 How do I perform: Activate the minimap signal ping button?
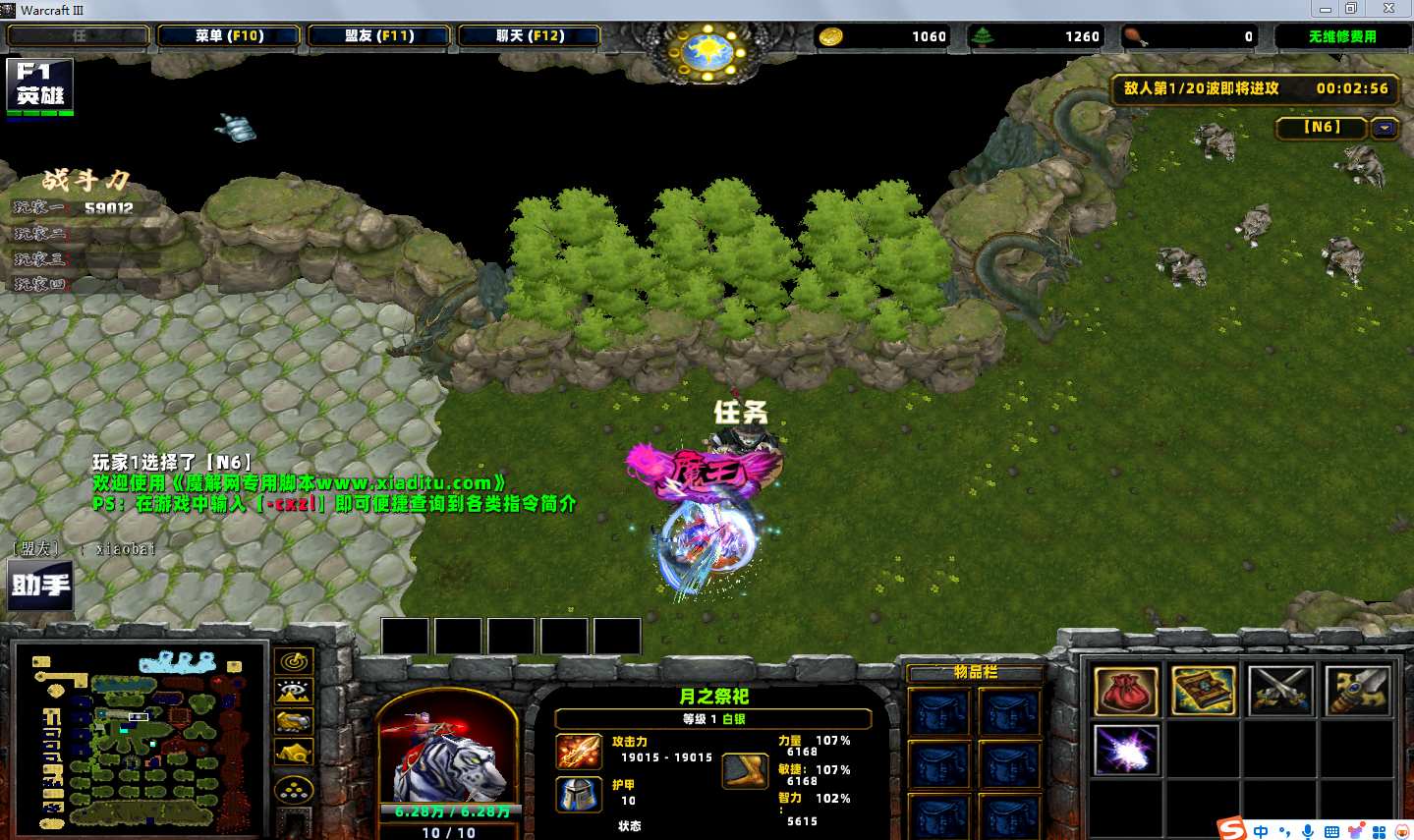point(294,661)
